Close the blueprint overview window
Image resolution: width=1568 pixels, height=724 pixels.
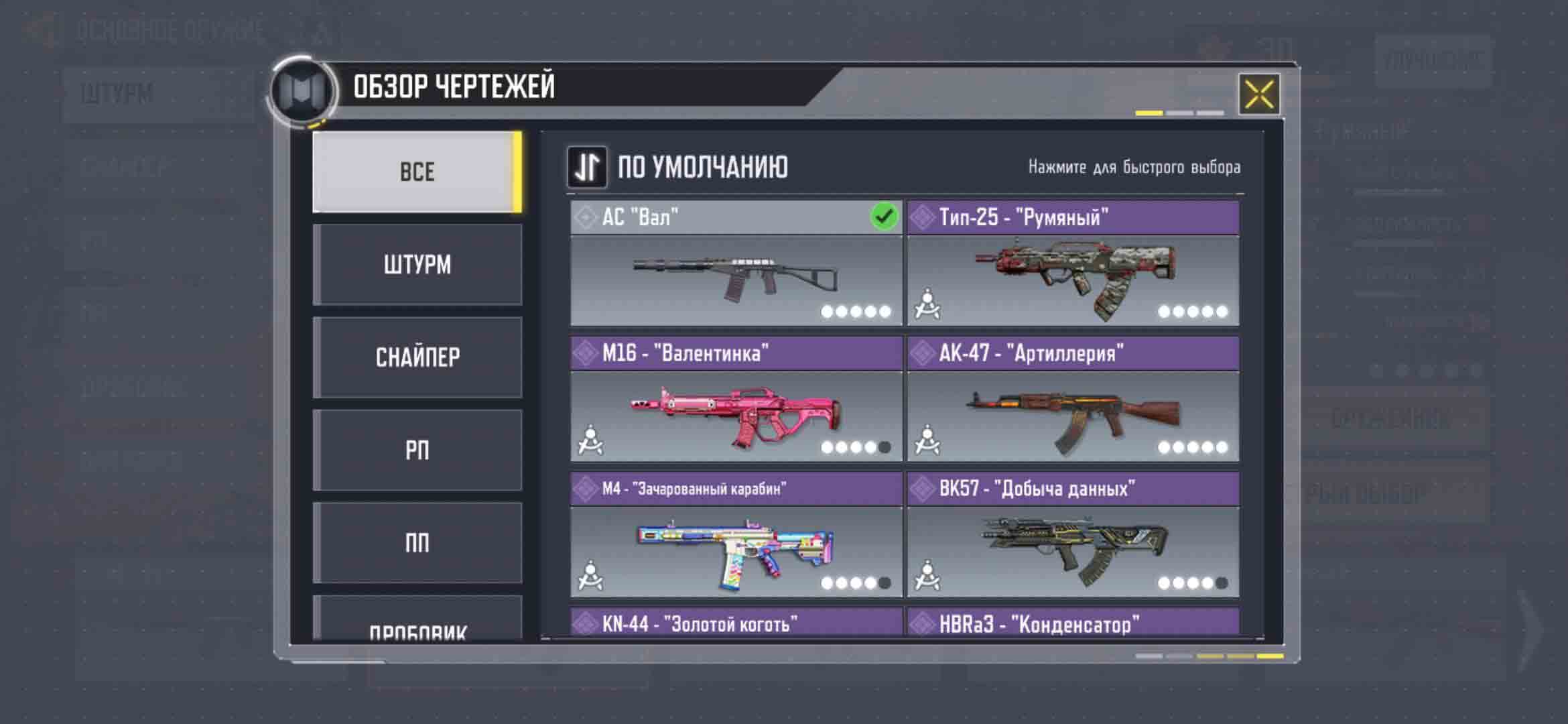pyautogui.click(x=1258, y=94)
